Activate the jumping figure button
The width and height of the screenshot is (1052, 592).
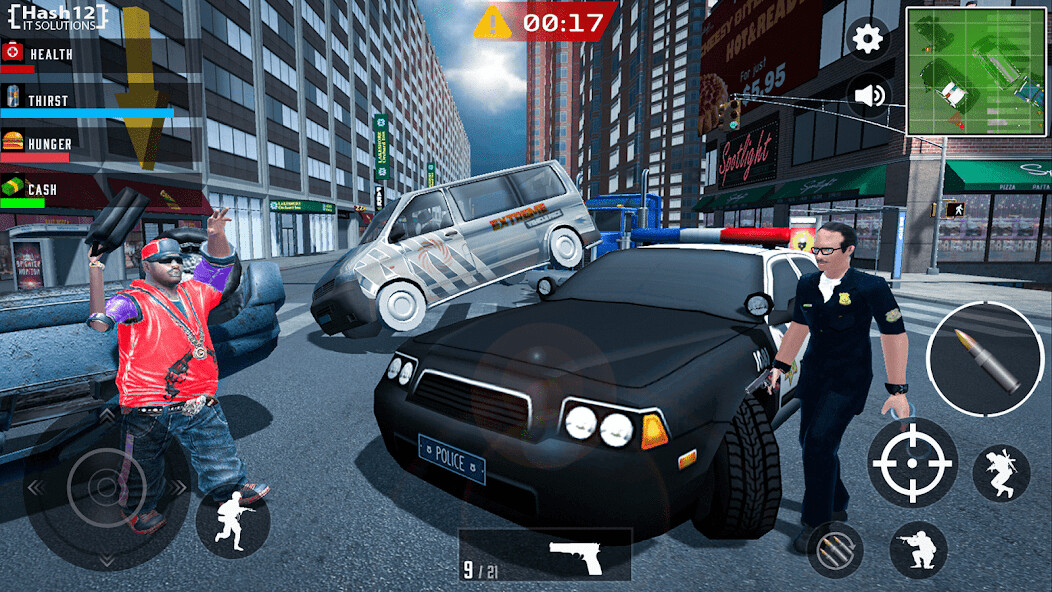[x=1001, y=474]
